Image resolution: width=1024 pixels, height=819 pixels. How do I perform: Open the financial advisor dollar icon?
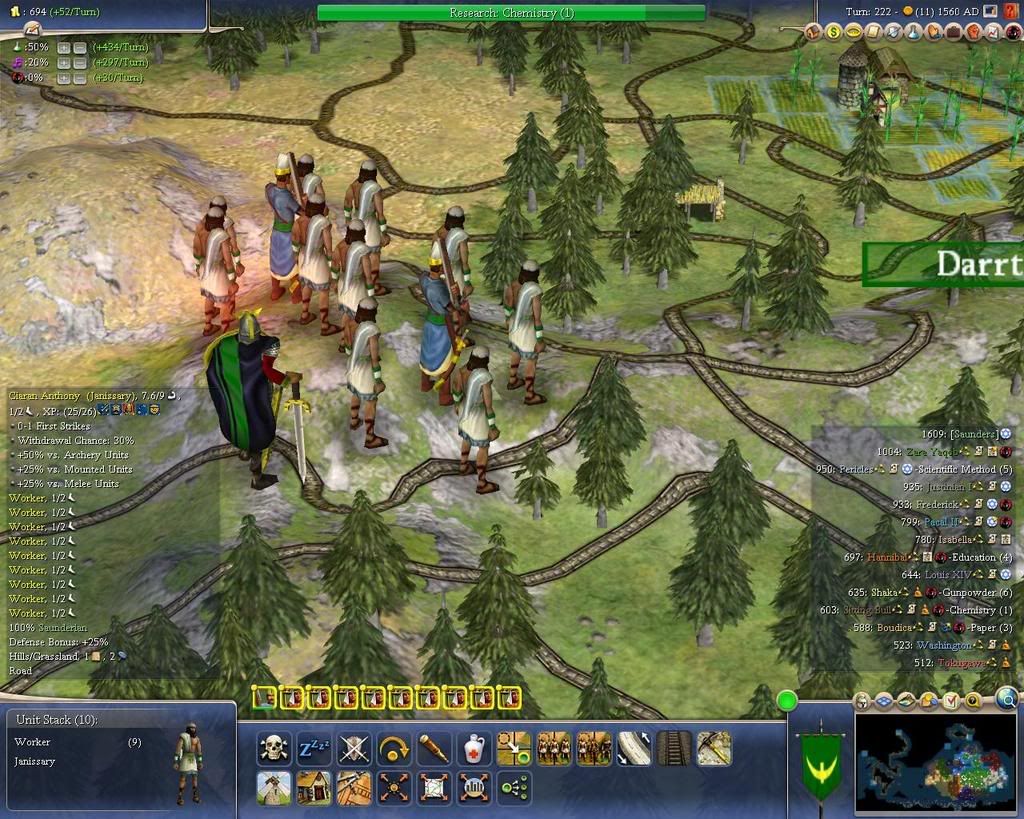pos(833,32)
